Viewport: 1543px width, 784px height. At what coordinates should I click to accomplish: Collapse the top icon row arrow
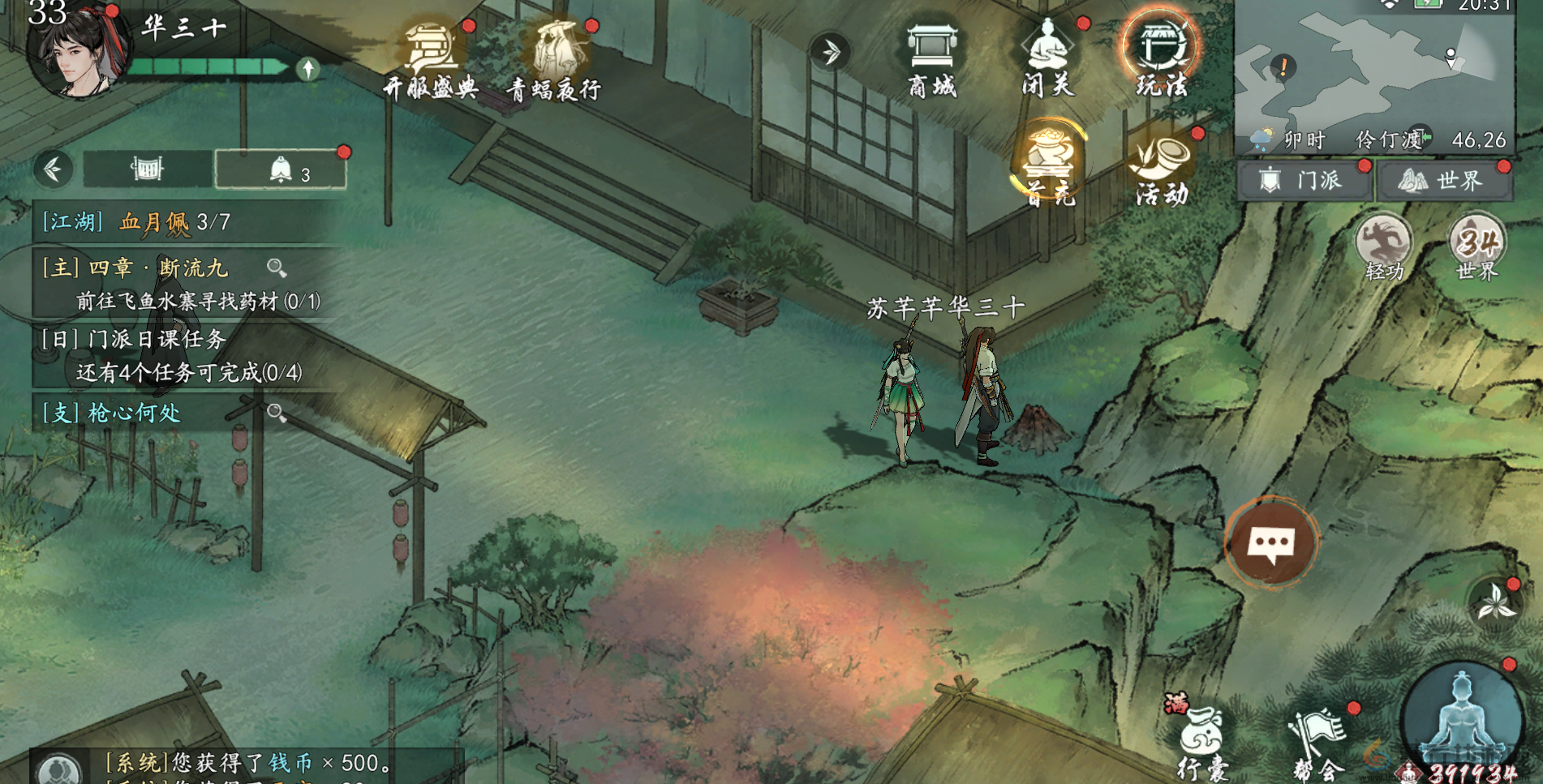tap(830, 53)
